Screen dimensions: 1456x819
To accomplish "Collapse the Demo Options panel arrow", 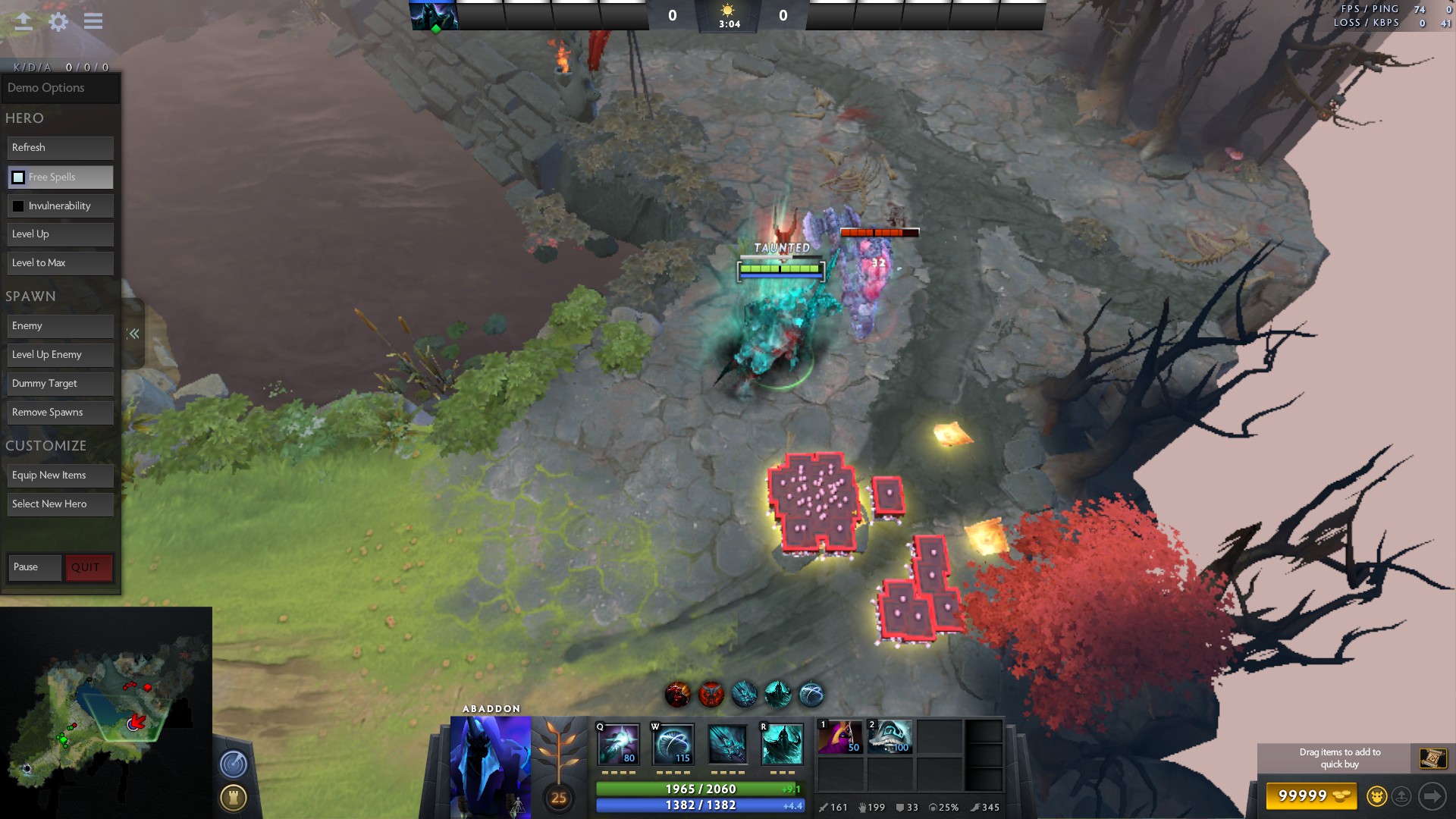I will 133,334.
